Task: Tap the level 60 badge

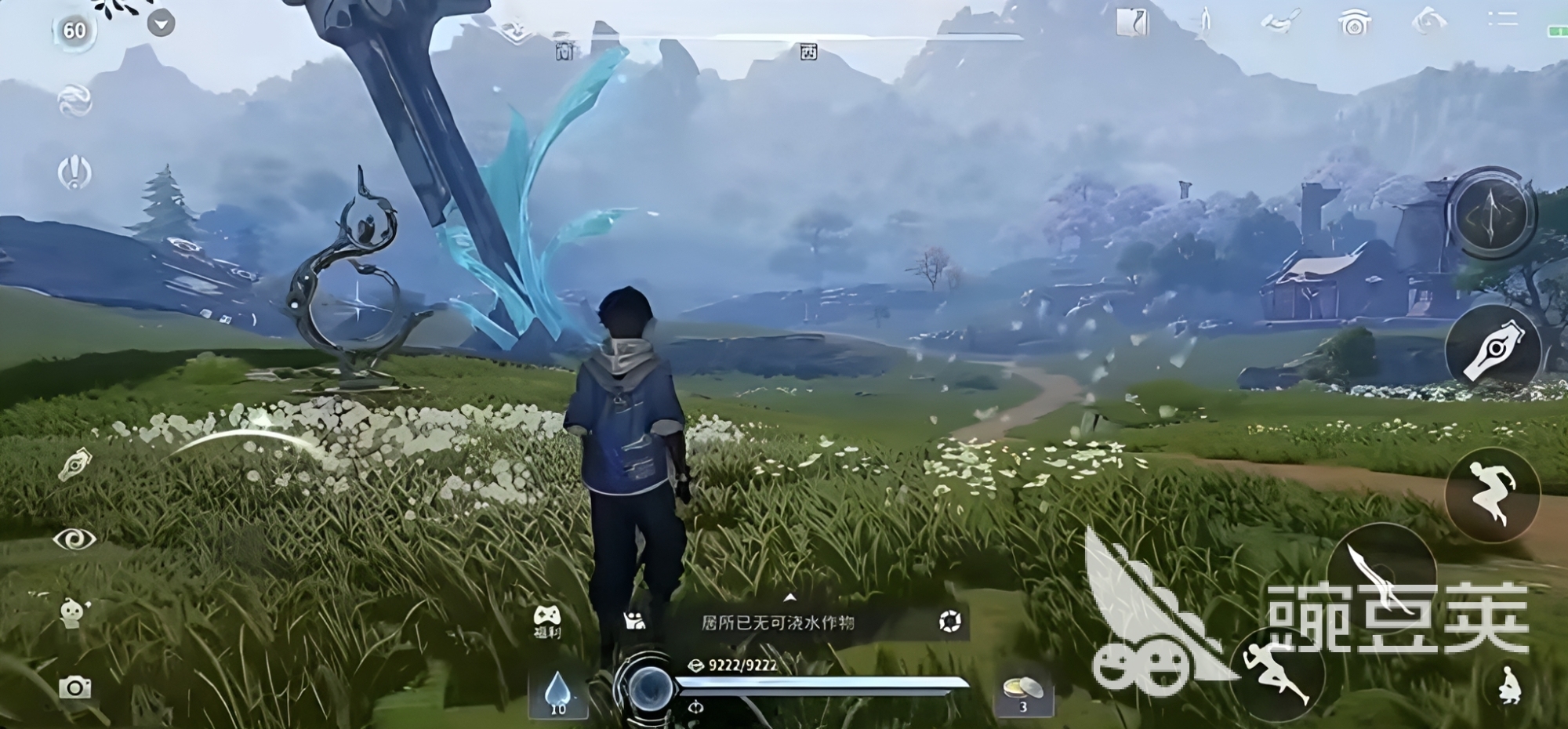Action: click(x=74, y=31)
